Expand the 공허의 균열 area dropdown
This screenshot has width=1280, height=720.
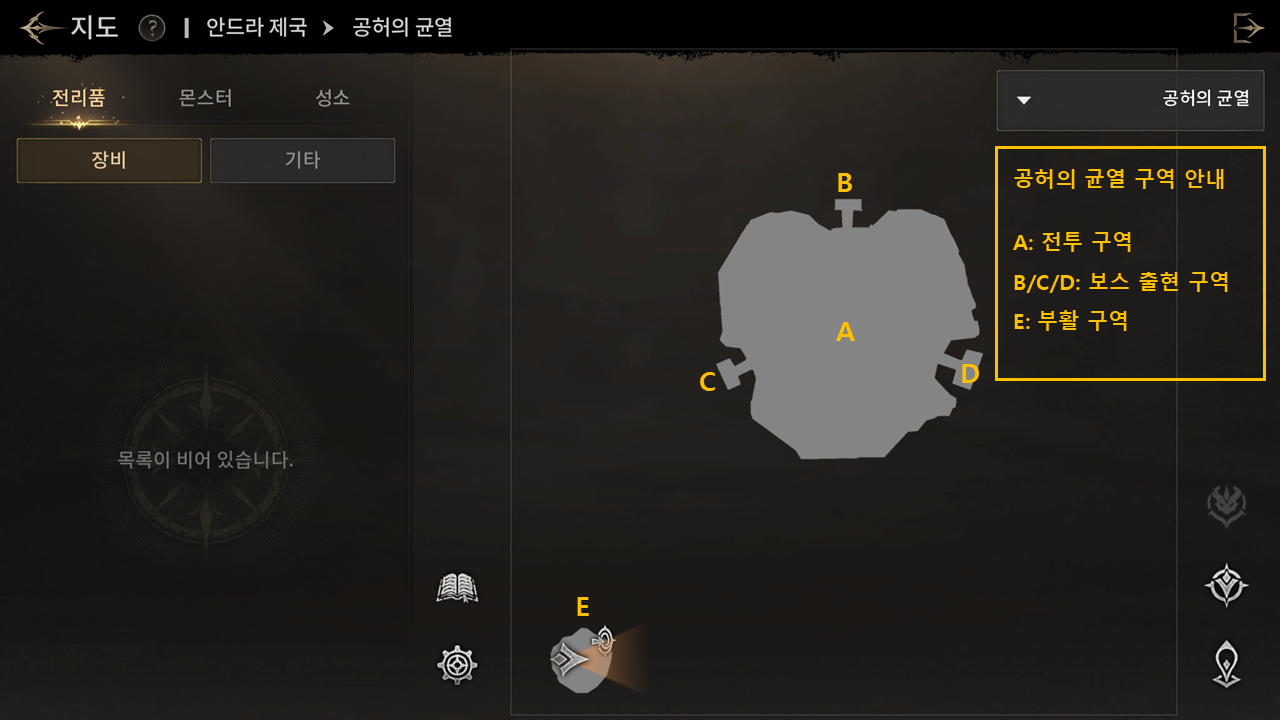point(1130,99)
